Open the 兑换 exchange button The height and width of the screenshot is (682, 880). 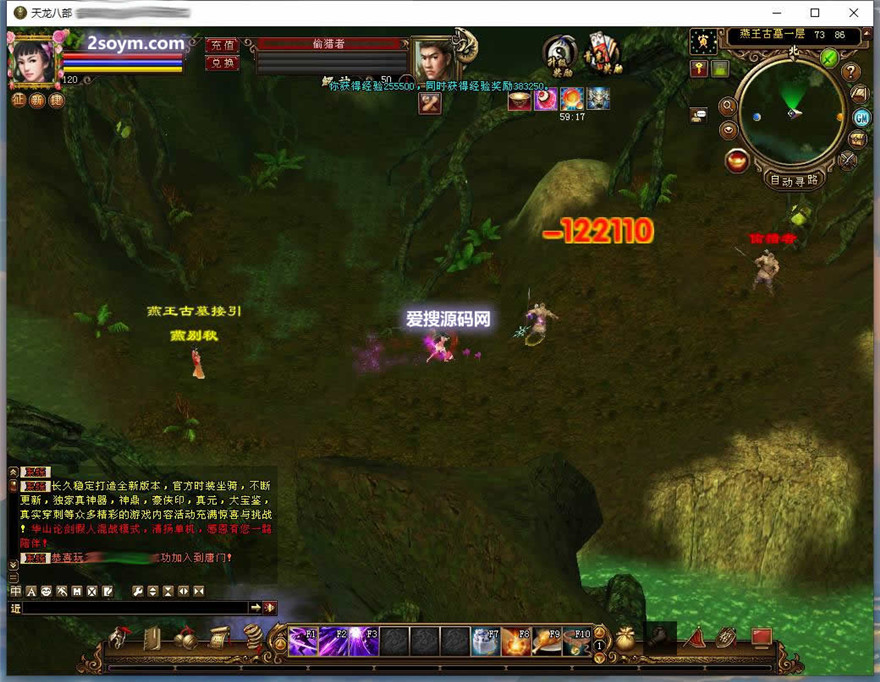pos(222,63)
